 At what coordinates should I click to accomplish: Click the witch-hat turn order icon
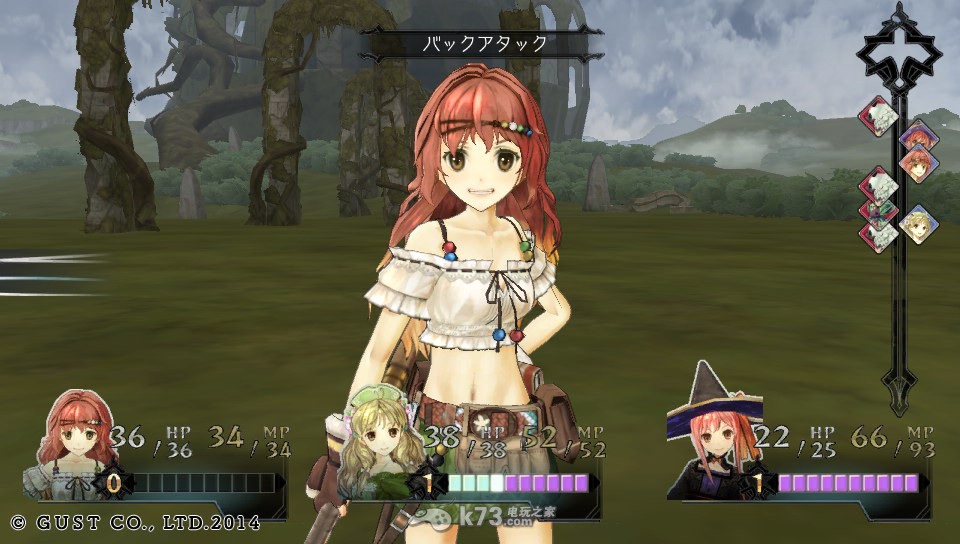pyautogui.click(x=917, y=136)
